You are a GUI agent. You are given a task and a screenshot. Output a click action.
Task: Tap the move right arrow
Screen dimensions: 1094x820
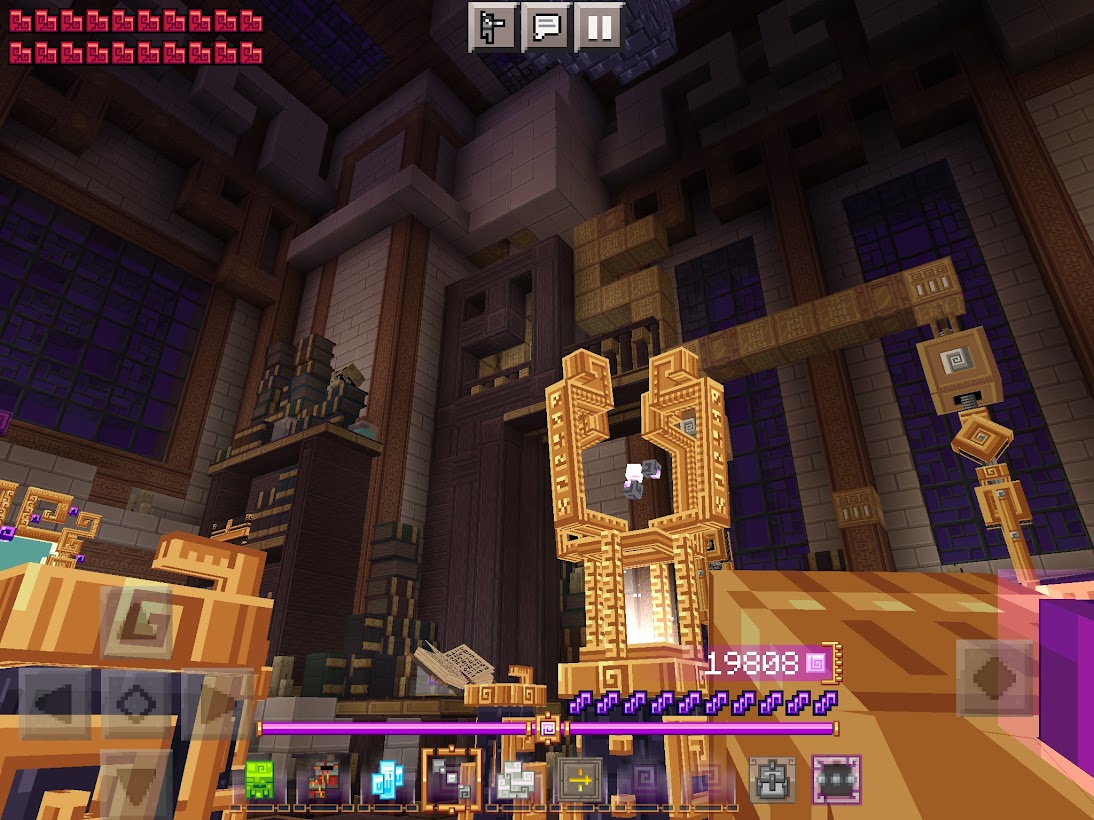tap(215, 700)
